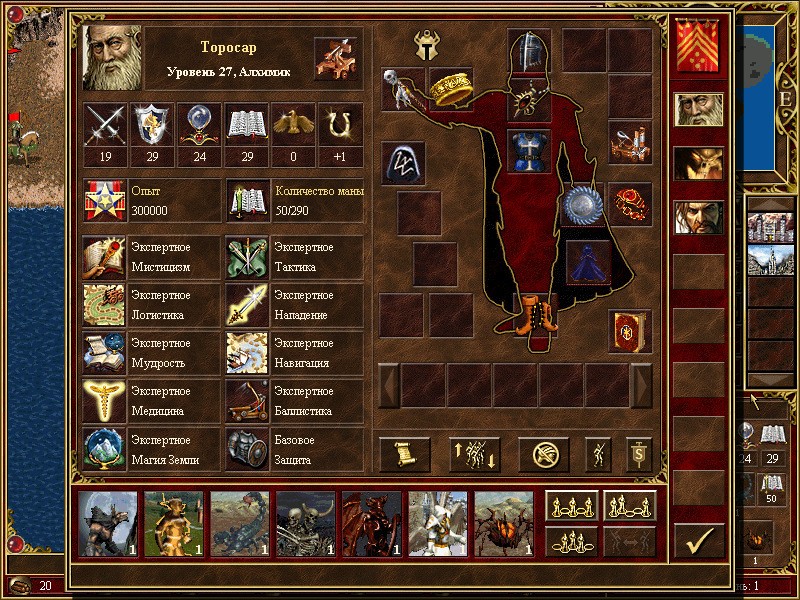Viewport: 800px width, 600px height.
Task: Select the skeleton army stack
Action: click(305, 524)
